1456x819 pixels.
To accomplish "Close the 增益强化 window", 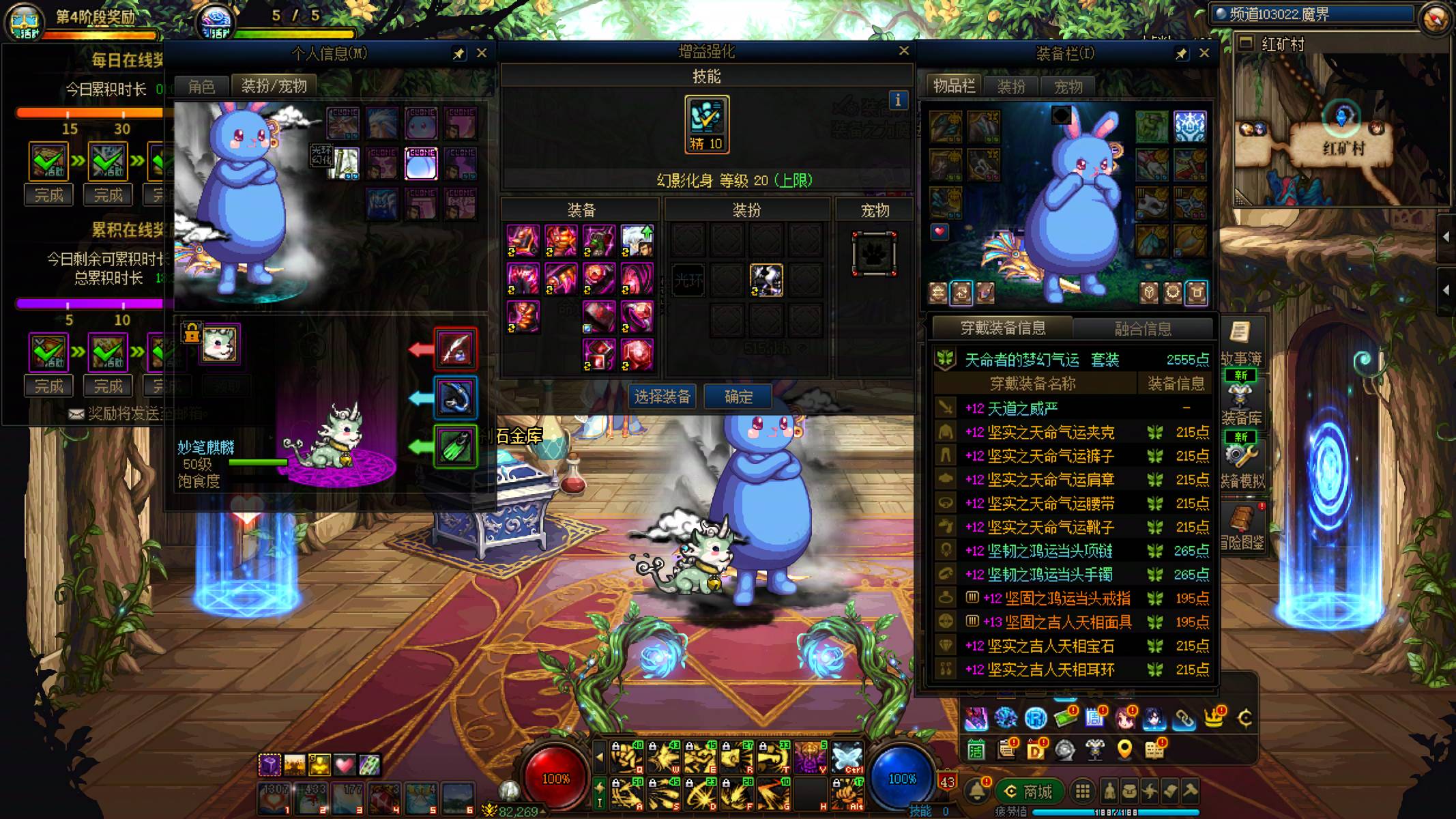I will [904, 51].
